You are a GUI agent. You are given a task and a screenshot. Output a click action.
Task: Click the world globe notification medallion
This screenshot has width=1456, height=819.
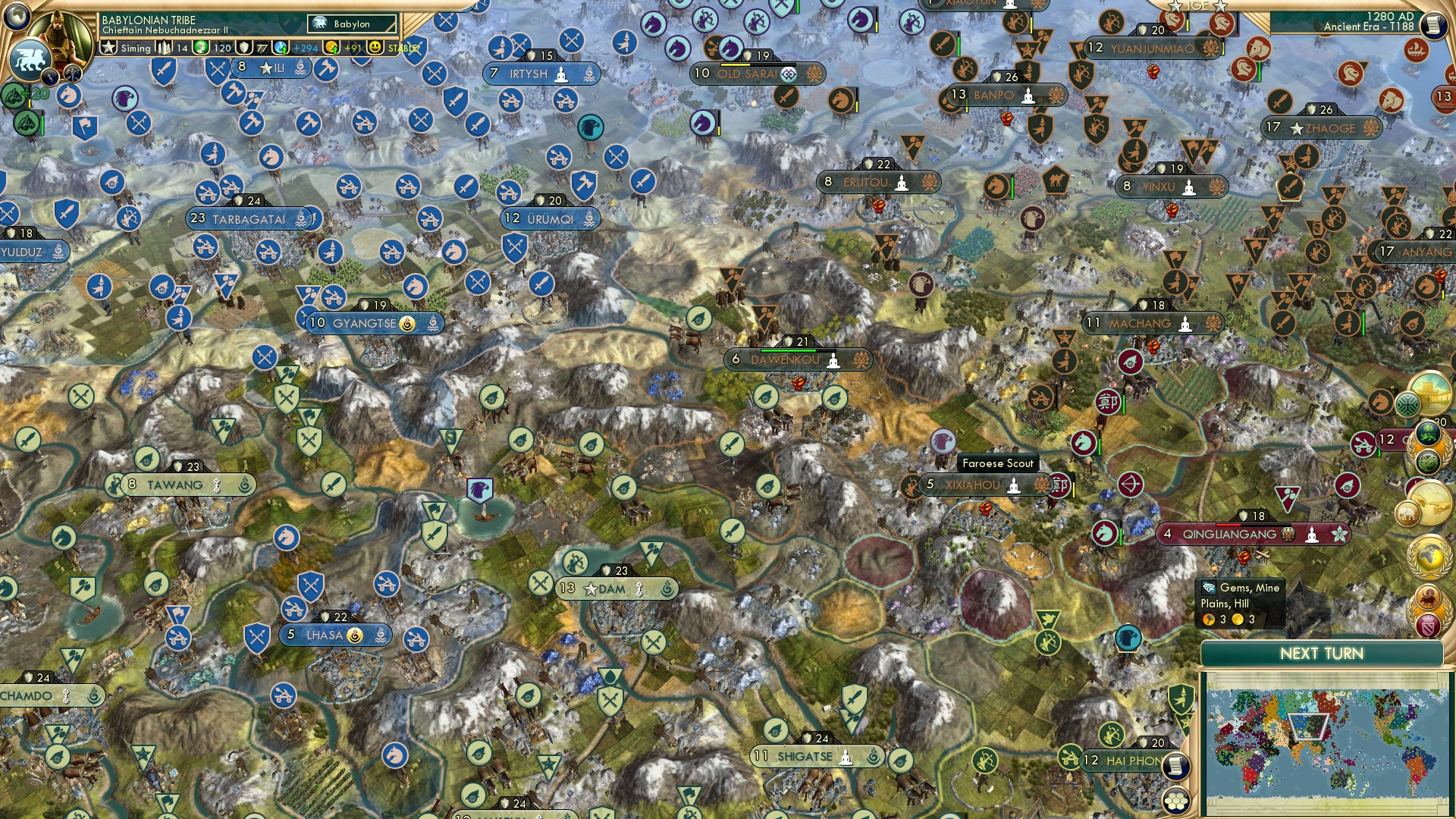(1429, 556)
